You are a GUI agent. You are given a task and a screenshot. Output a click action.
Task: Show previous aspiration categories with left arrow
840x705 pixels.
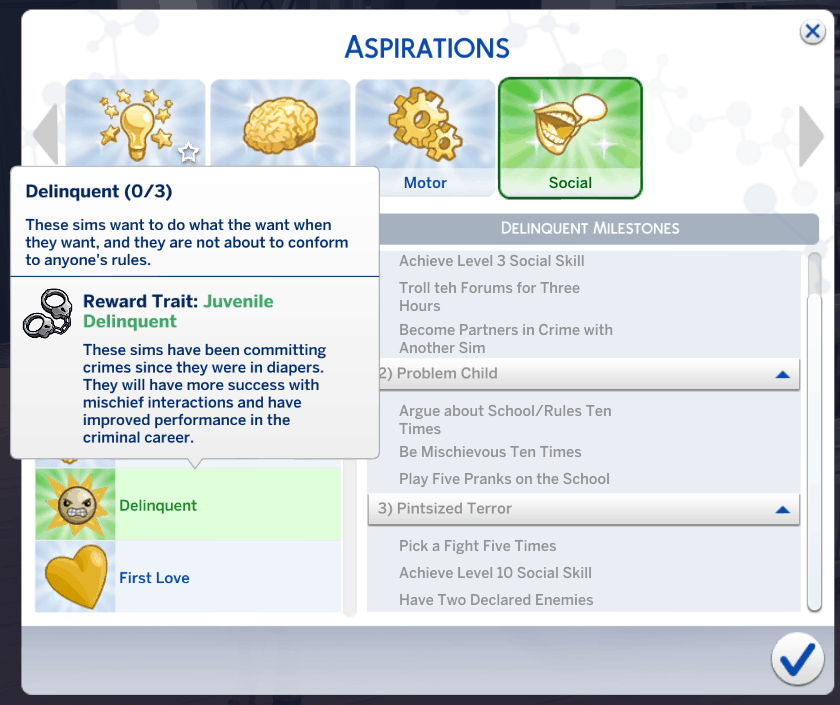[46, 136]
